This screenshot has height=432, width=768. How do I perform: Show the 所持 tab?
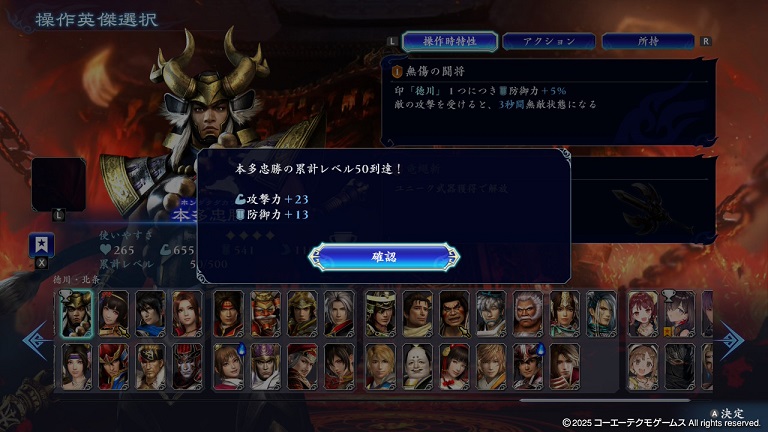click(x=647, y=41)
